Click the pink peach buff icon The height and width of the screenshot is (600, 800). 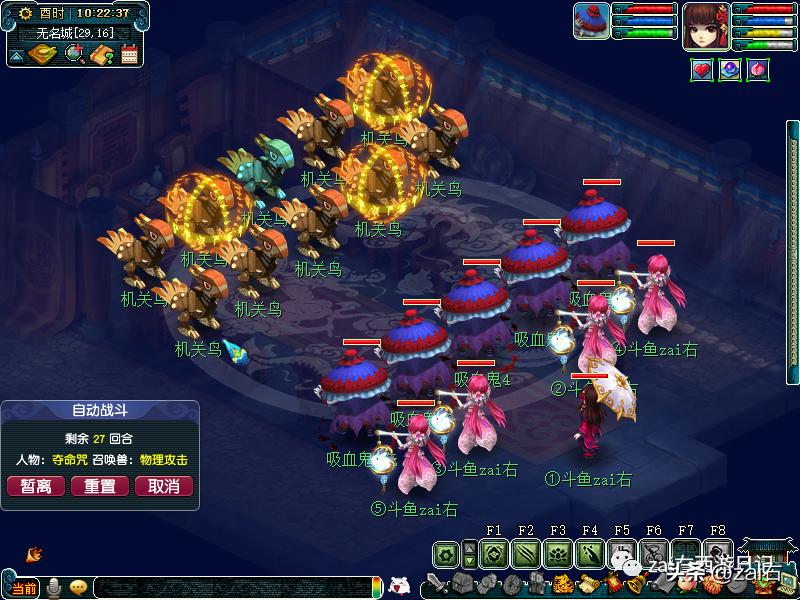click(758, 70)
